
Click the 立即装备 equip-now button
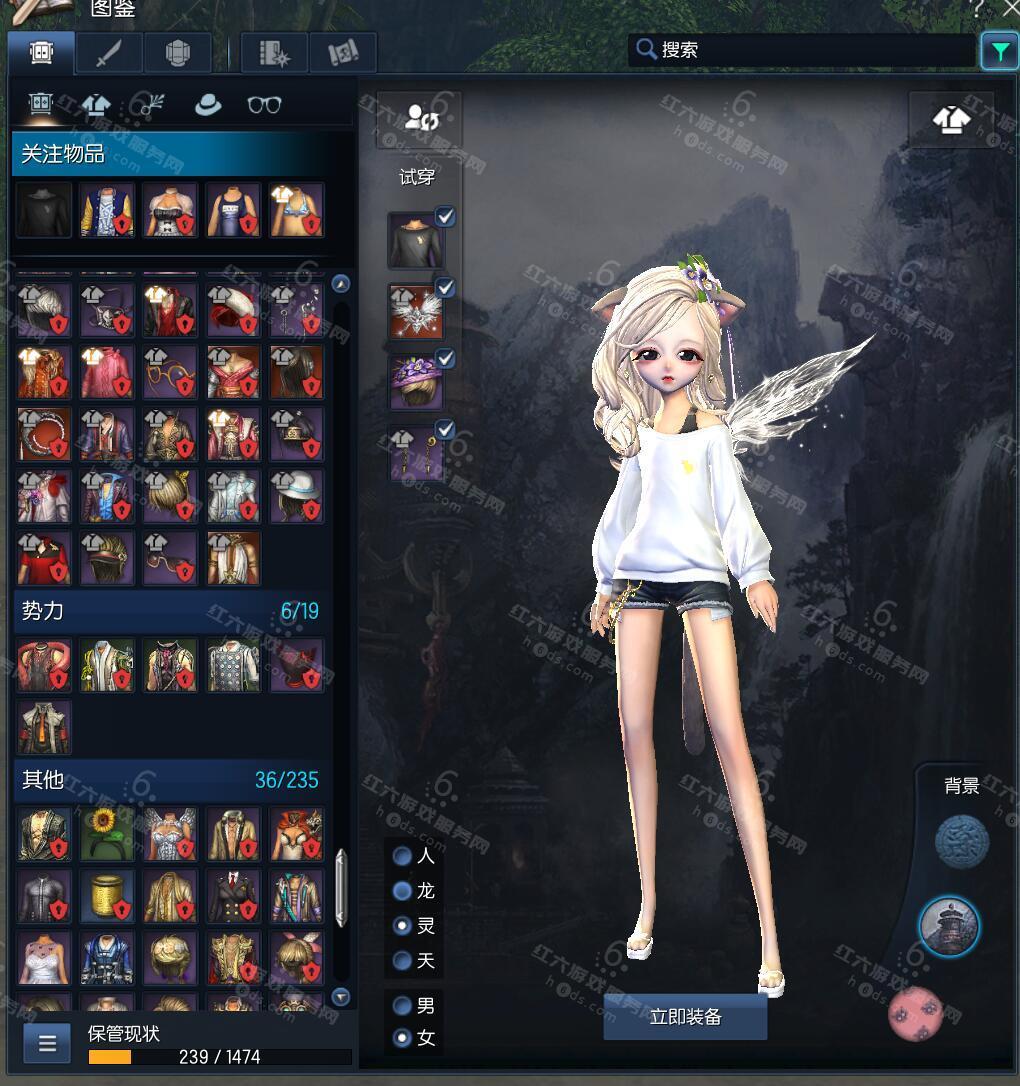click(x=685, y=1017)
